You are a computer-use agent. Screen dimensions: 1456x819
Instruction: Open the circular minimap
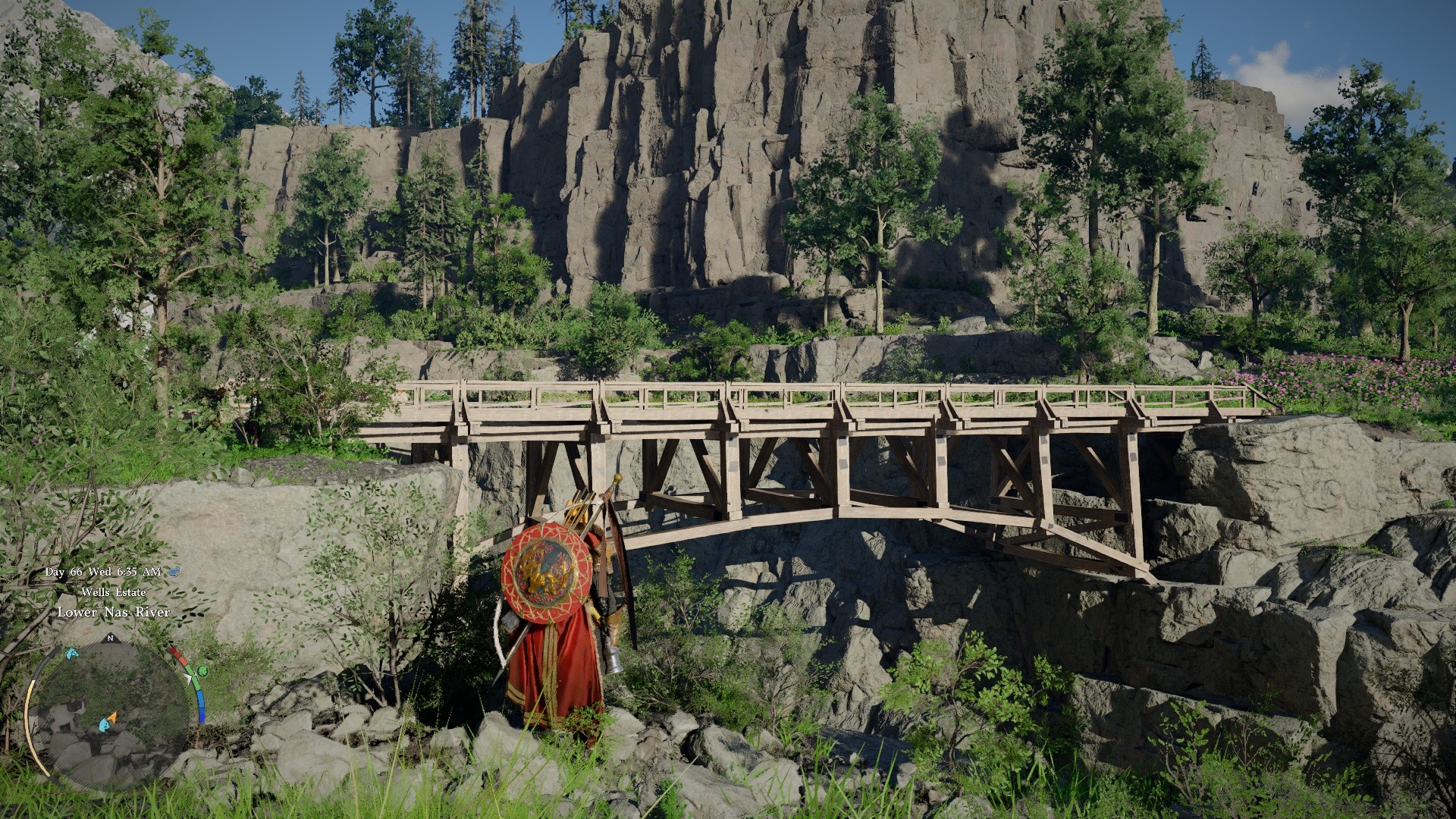pyautogui.click(x=108, y=715)
